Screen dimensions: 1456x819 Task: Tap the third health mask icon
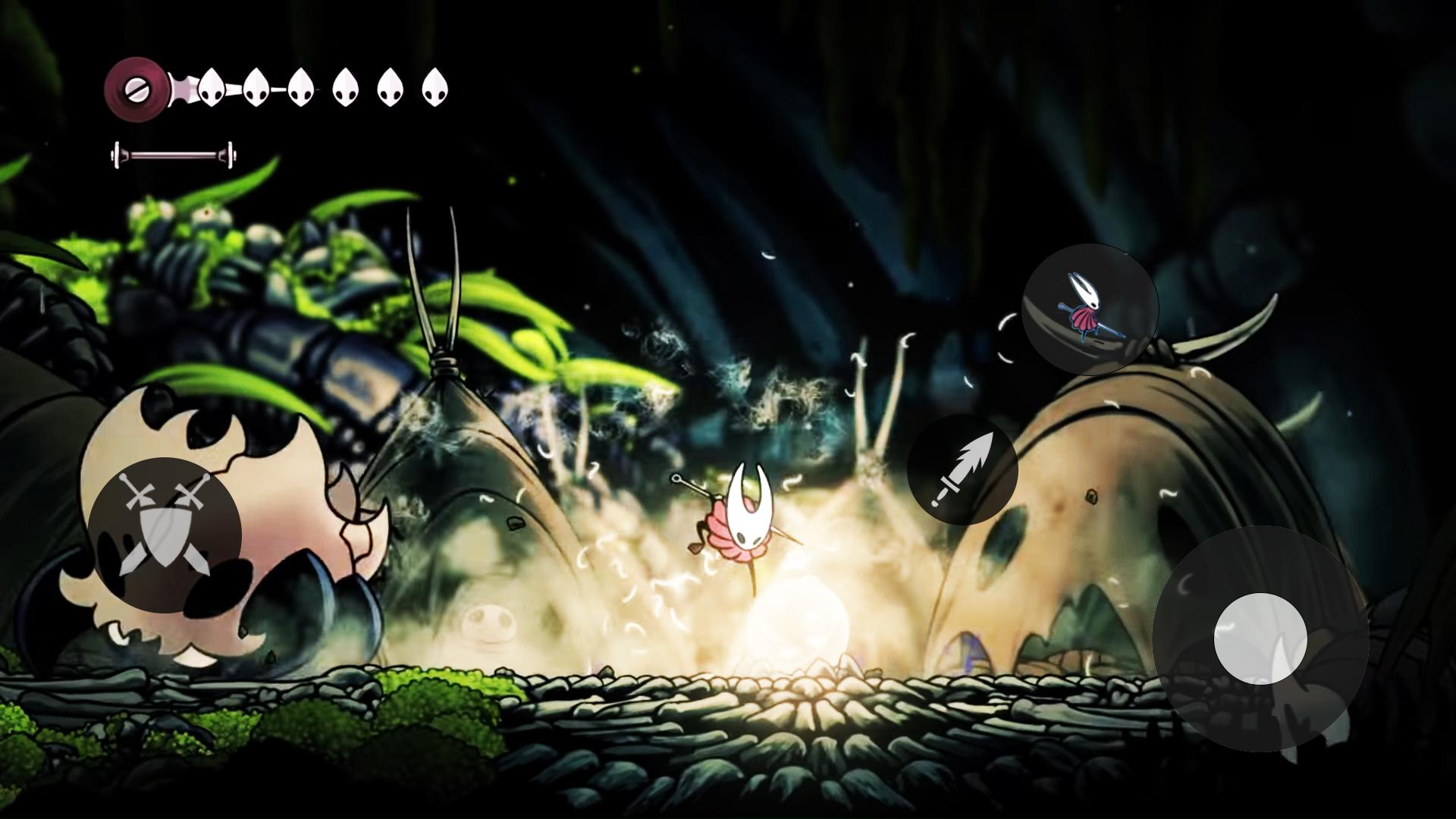pyautogui.click(x=302, y=89)
